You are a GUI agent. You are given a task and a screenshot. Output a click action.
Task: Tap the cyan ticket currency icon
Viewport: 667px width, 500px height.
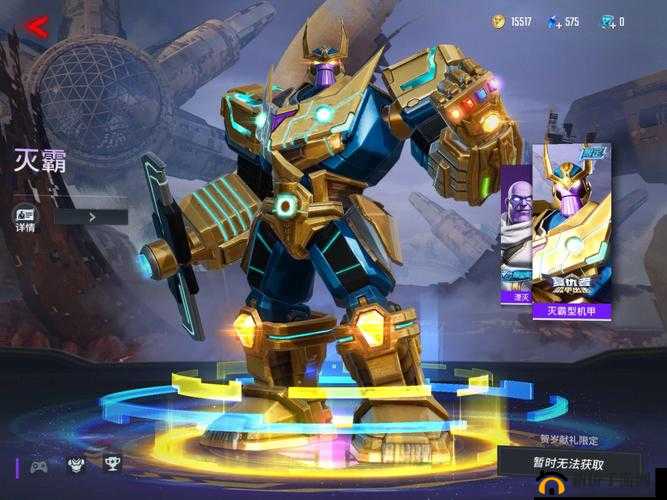606,21
